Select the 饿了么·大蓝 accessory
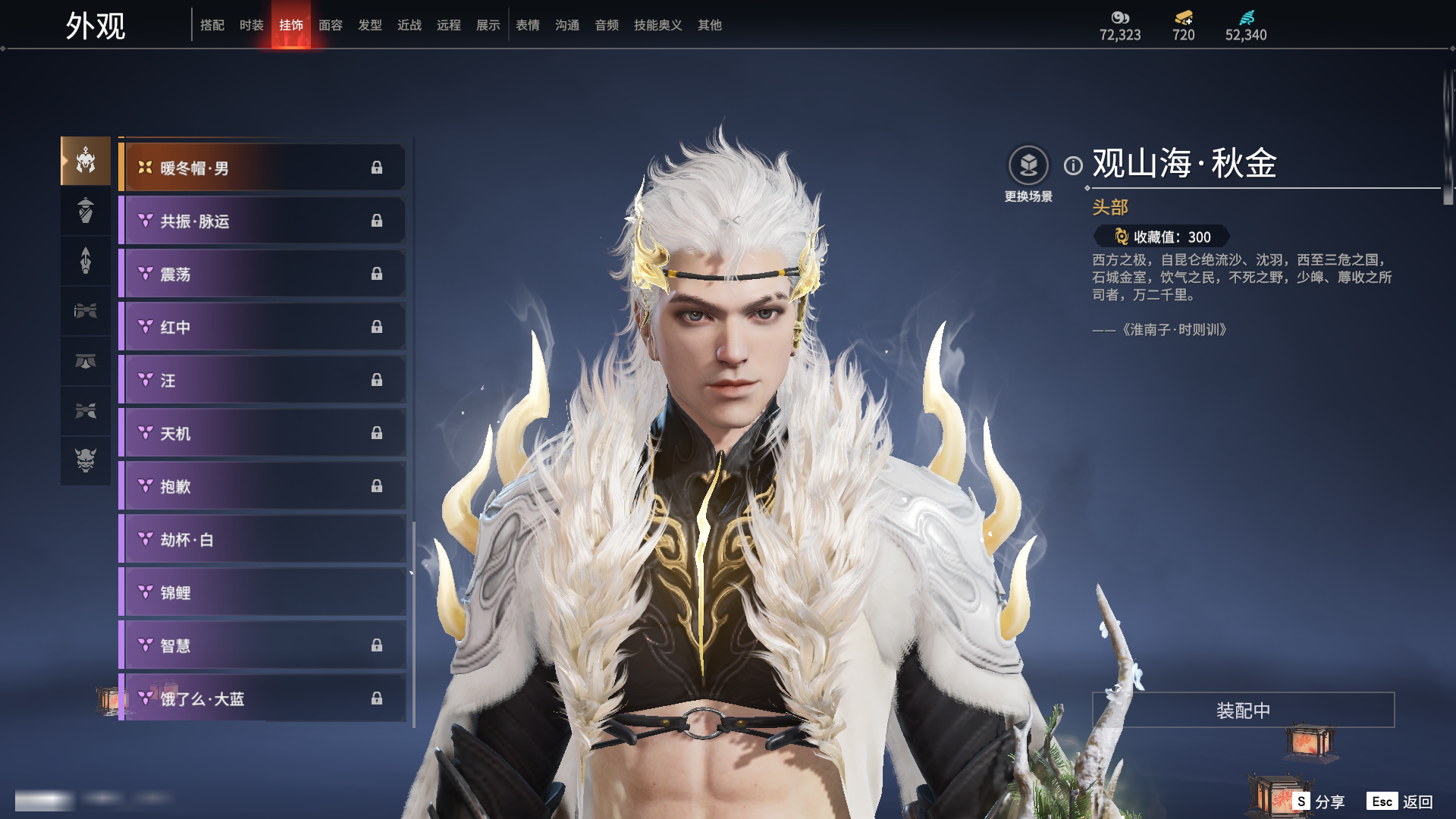This screenshot has height=819, width=1456. click(x=262, y=698)
